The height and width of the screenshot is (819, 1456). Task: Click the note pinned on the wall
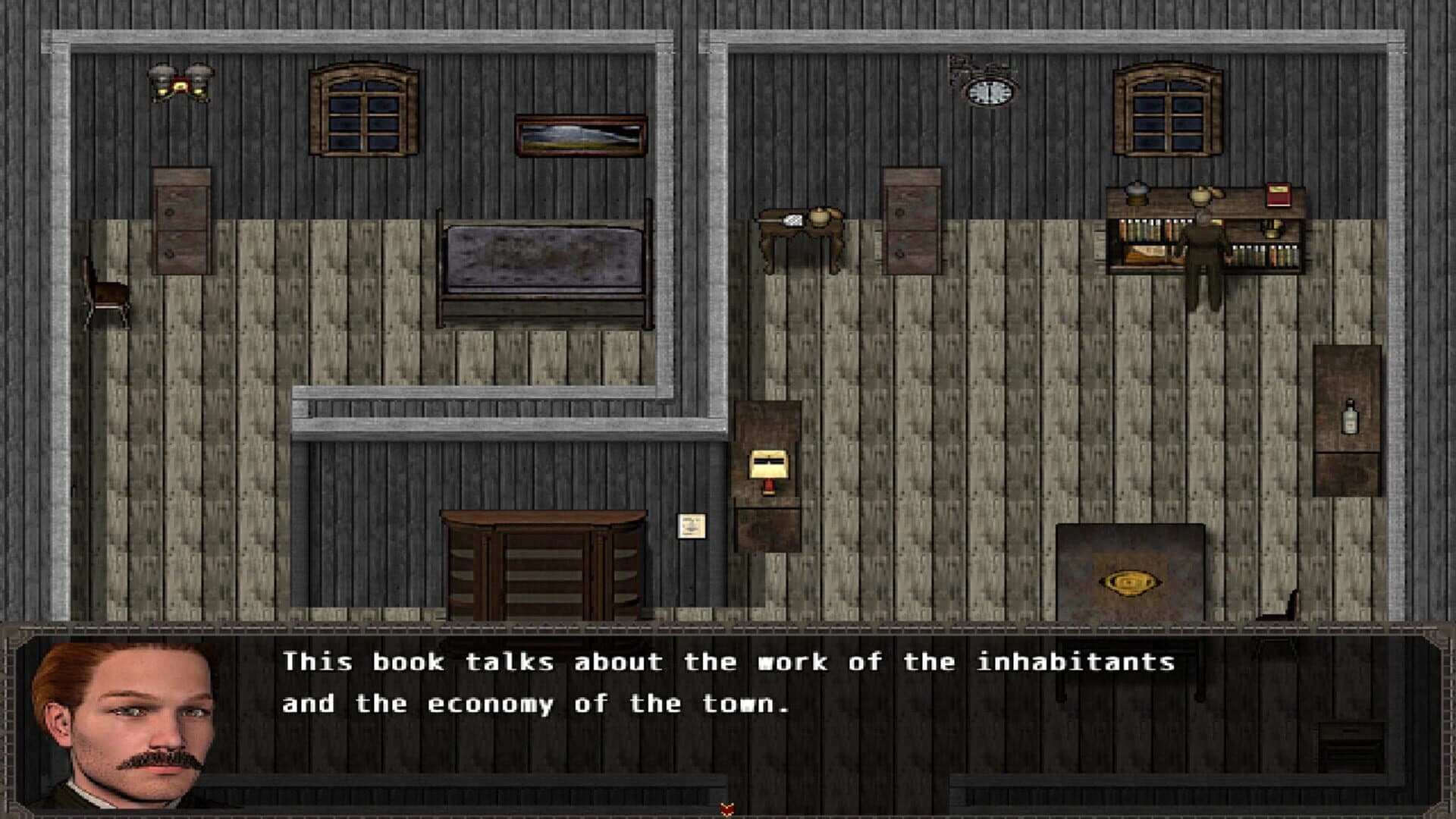coord(690,525)
